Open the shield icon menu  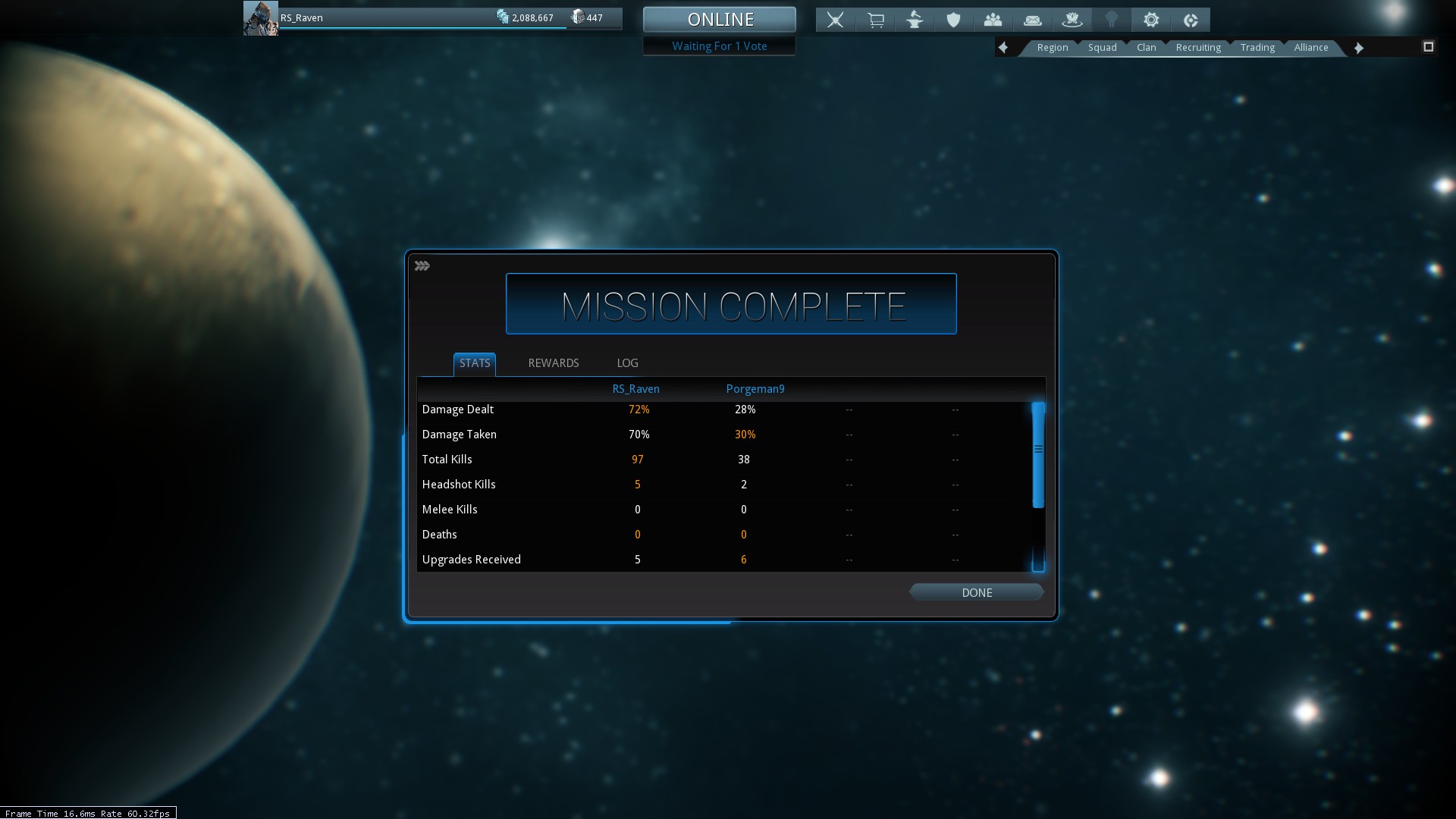[x=954, y=20]
